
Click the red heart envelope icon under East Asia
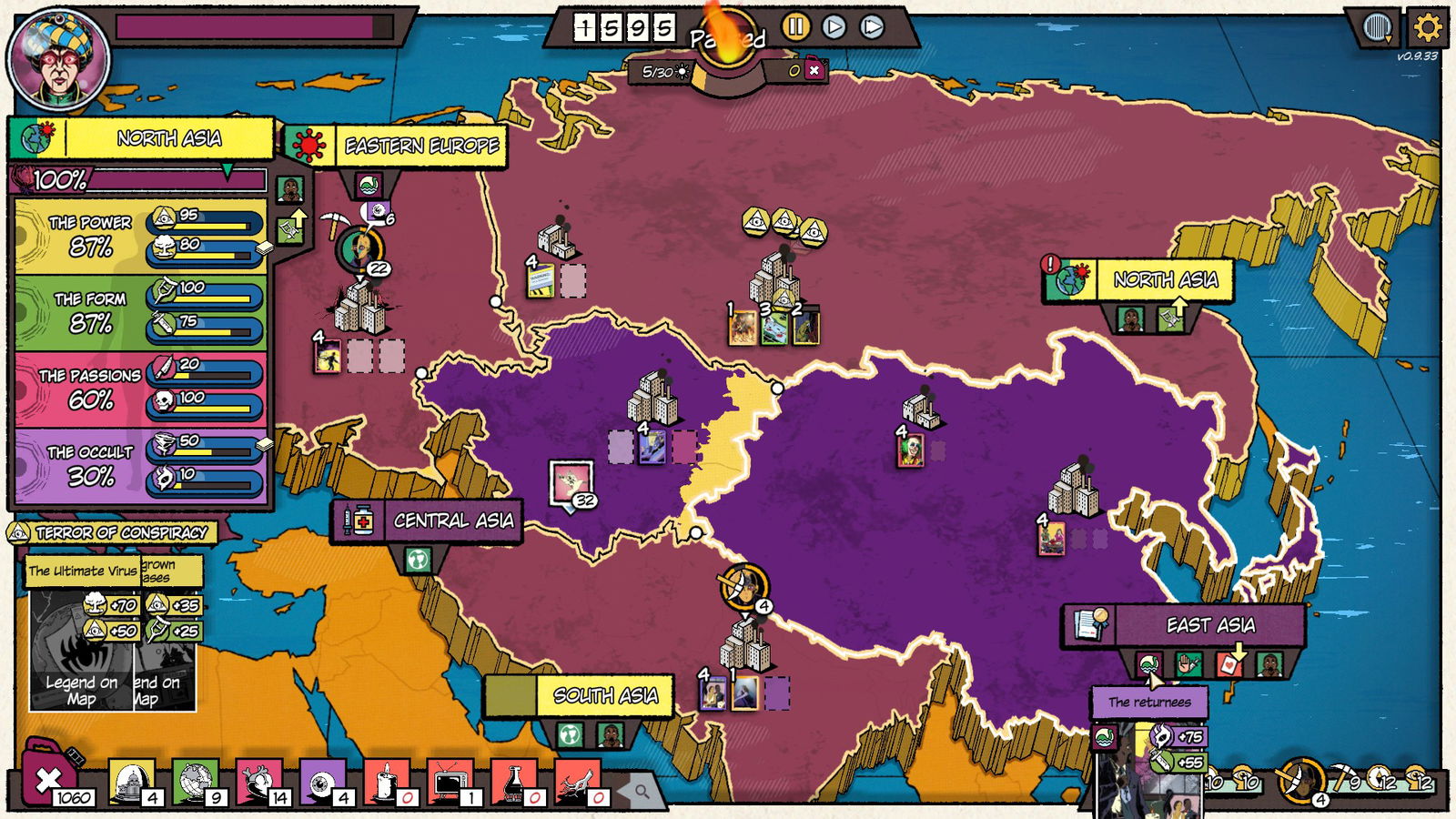coord(1228,665)
